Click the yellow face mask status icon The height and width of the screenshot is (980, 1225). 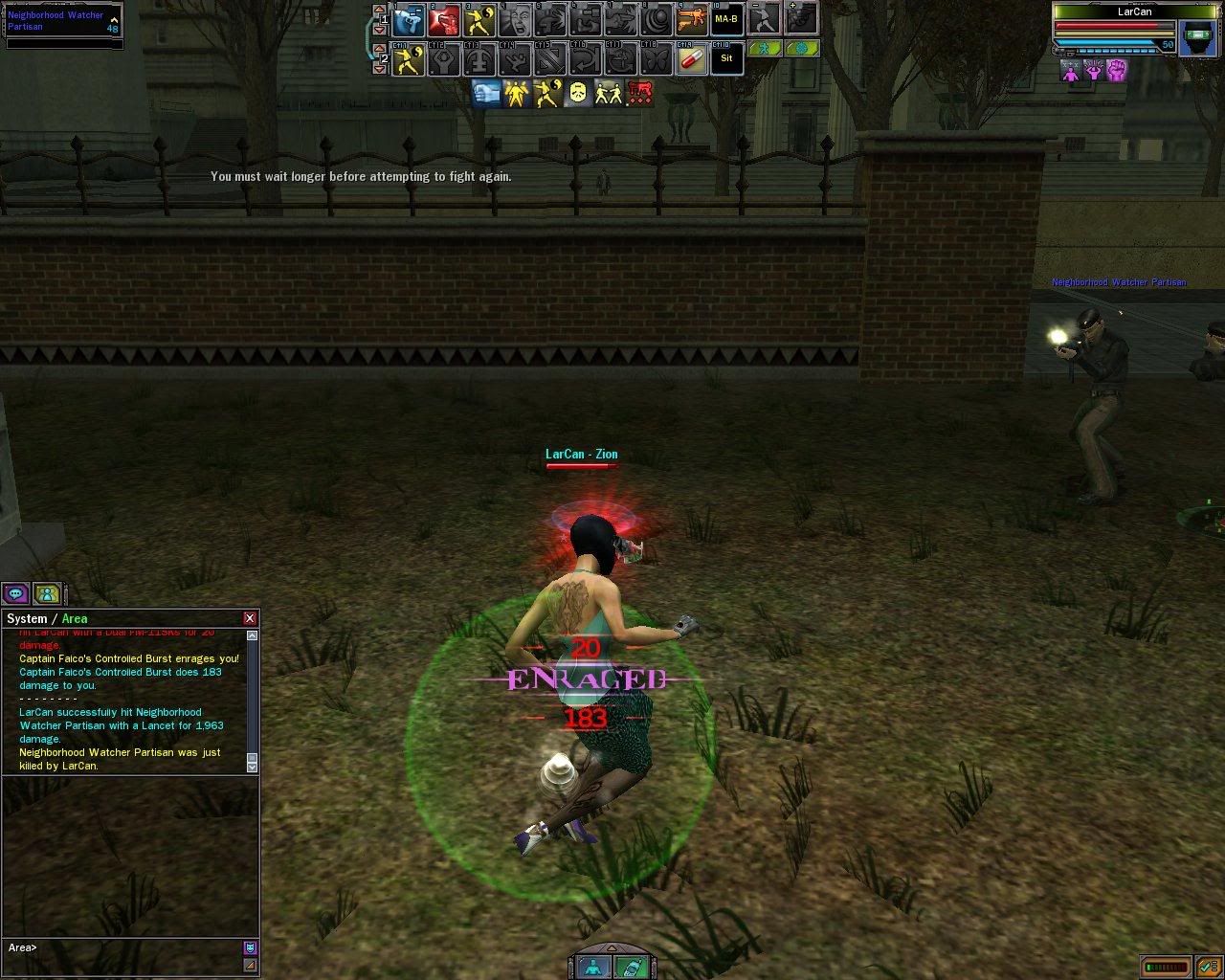coord(578,93)
